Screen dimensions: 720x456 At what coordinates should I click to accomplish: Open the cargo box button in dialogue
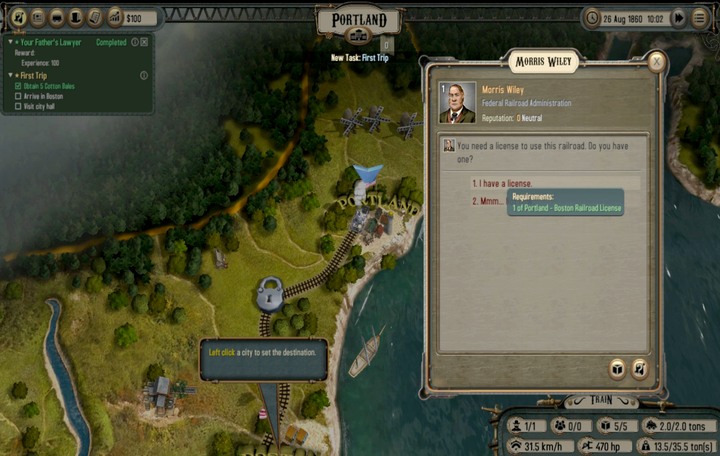[x=617, y=369]
